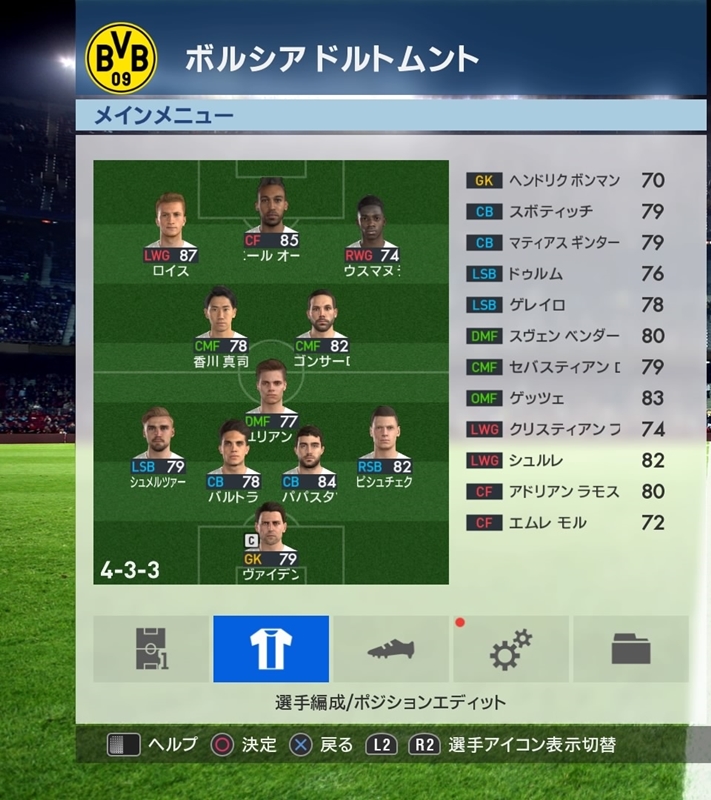Select substitute CF エムレ モル
Image resolution: width=711 pixels, height=800 pixels.
click(566, 522)
